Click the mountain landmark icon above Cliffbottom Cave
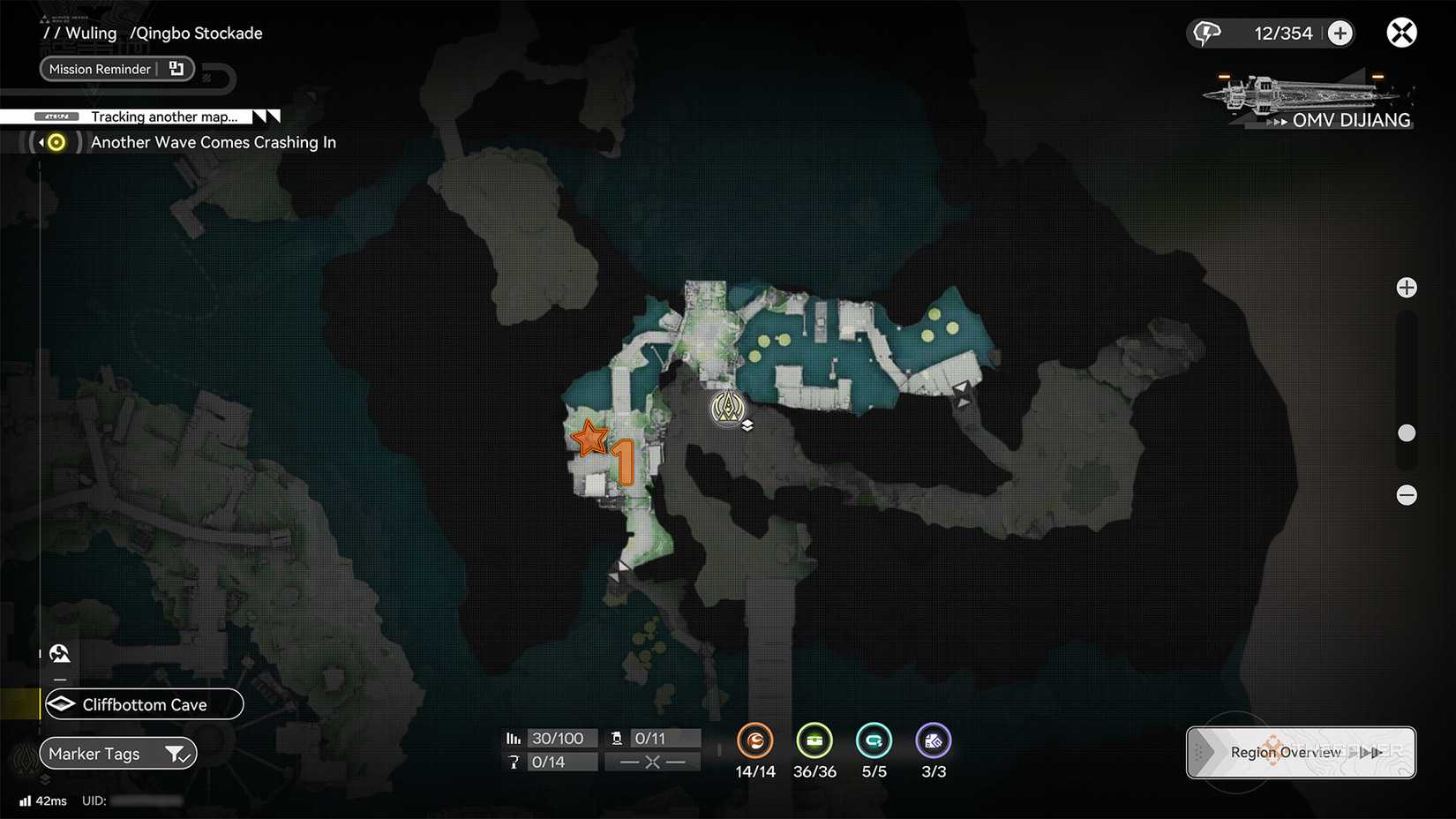The image size is (1456, 819). coord(60,653)
